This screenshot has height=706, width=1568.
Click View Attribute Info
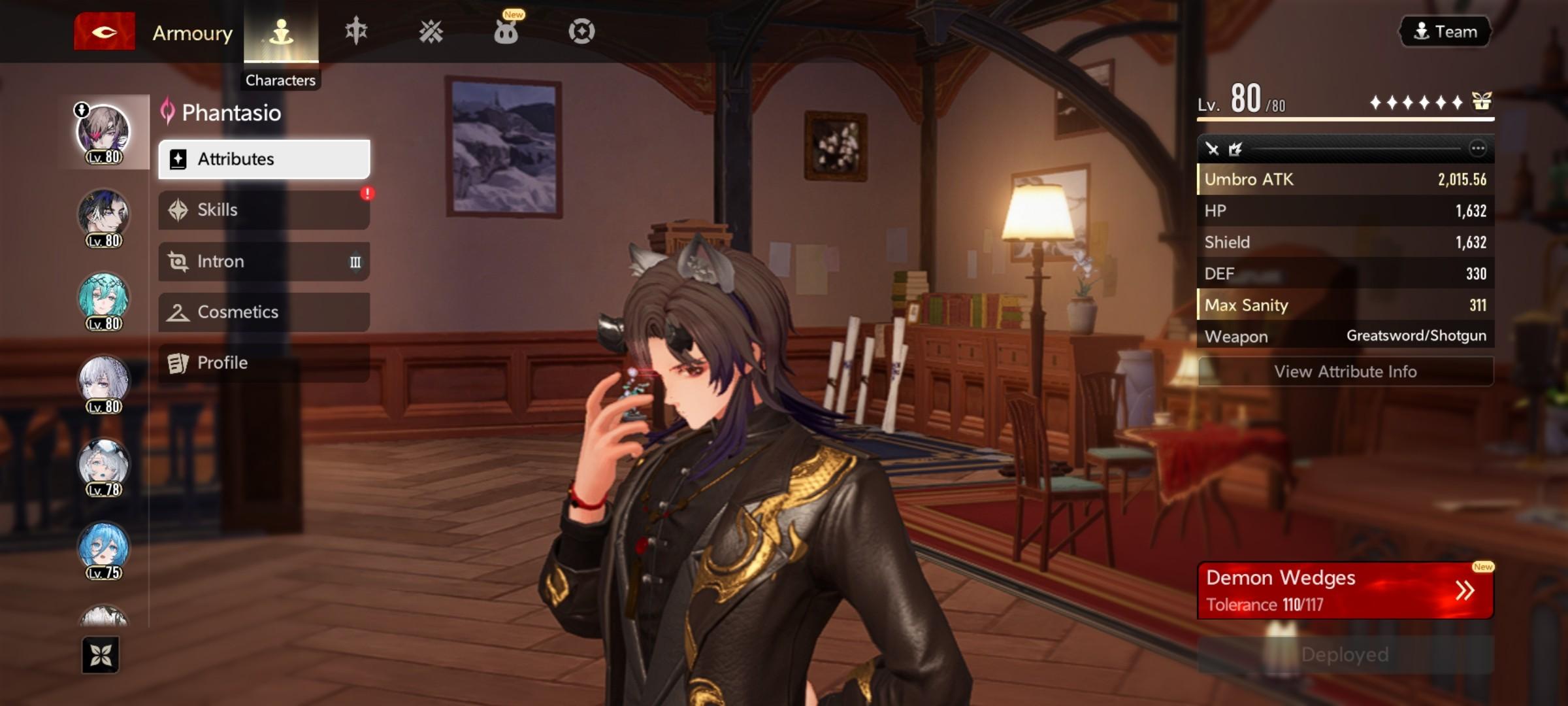[x=1345, y=371]
